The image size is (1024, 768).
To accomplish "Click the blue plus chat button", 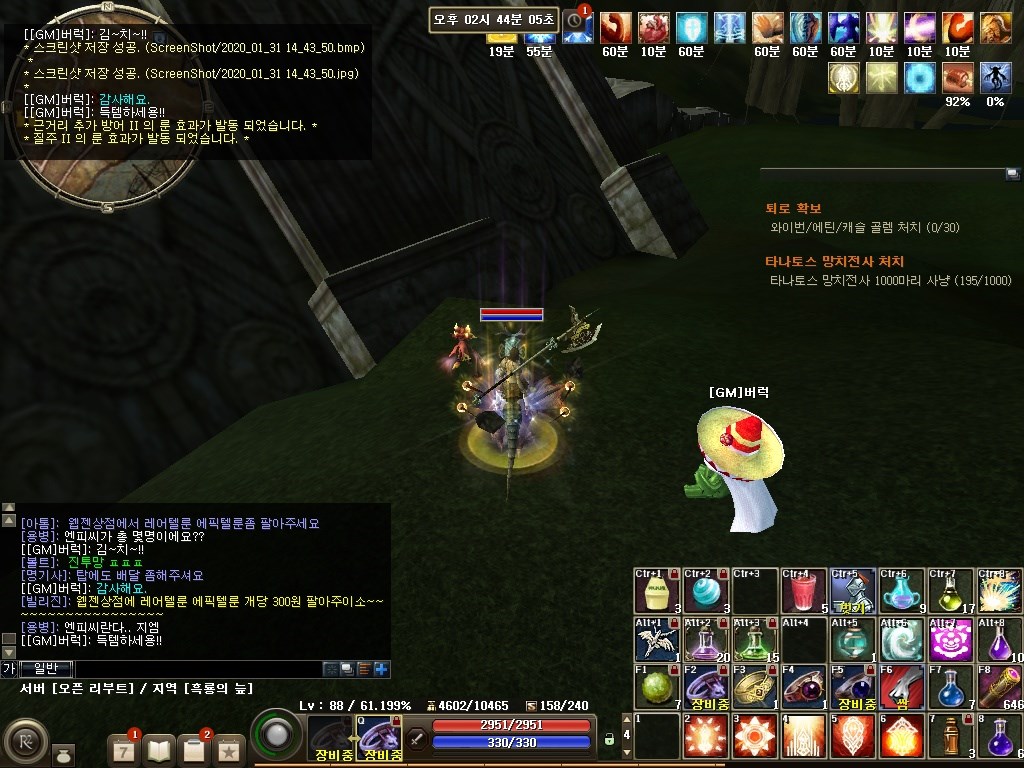I will tap(381, 669).
